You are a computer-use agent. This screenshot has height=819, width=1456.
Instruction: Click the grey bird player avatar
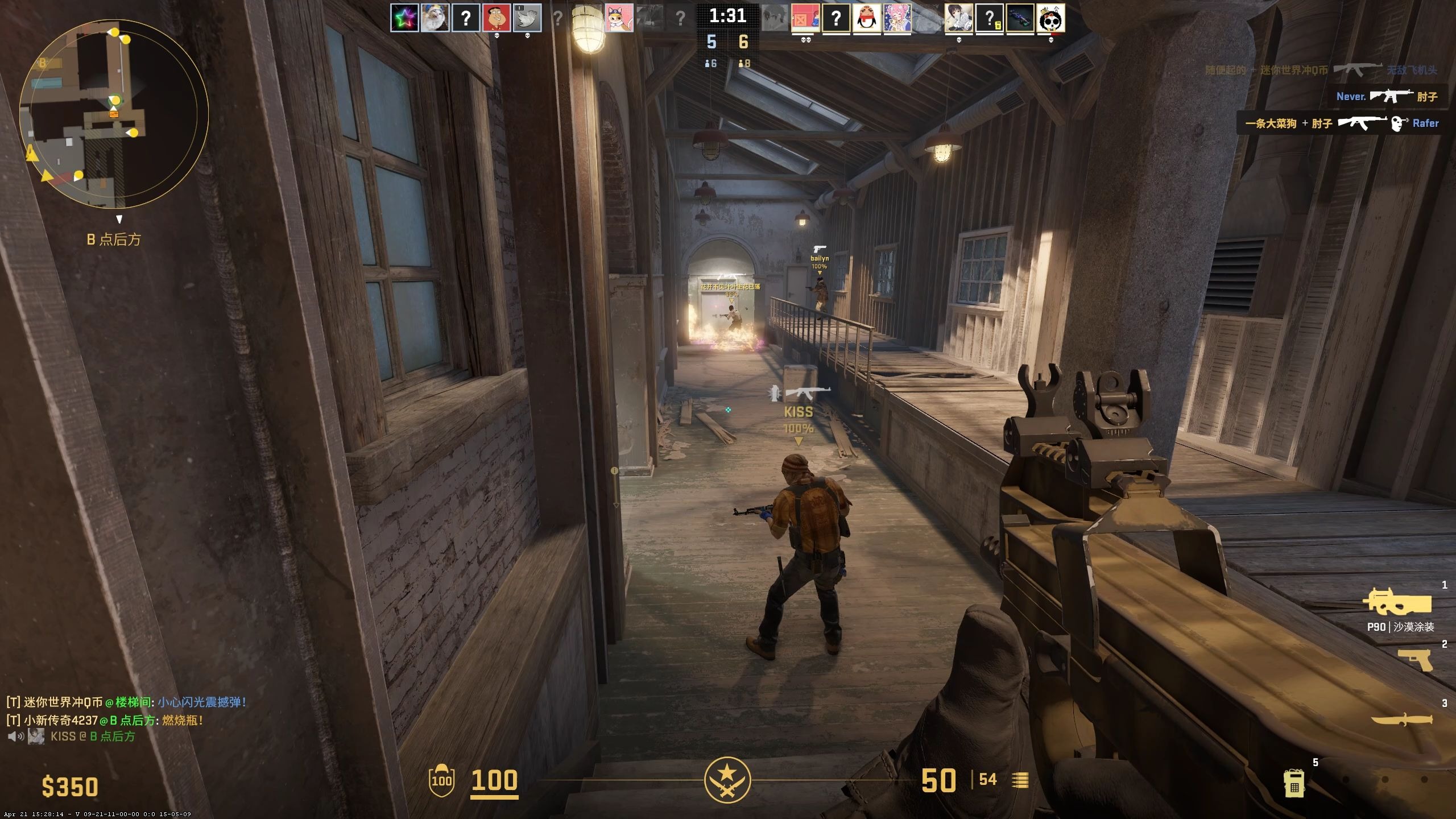[527, 18]
